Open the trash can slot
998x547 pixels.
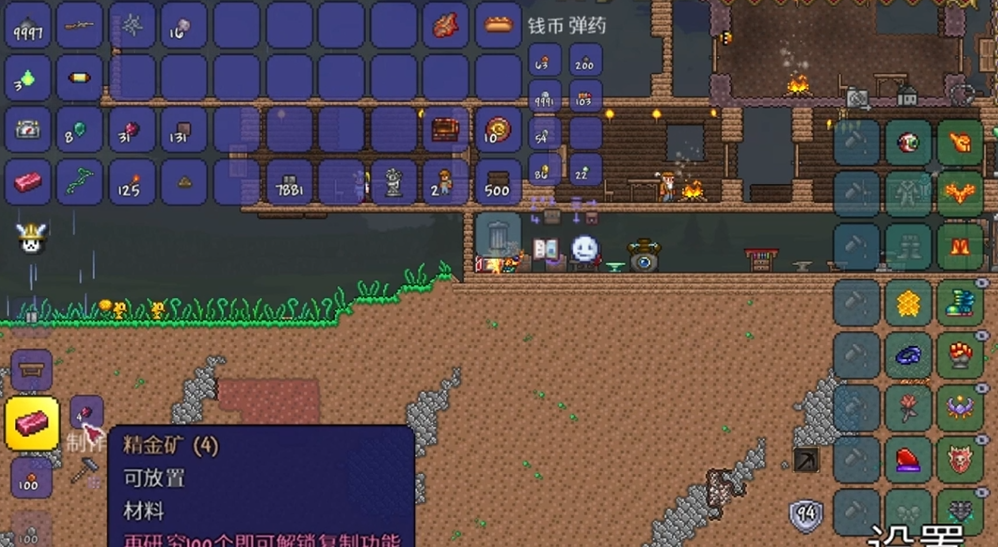497,234
